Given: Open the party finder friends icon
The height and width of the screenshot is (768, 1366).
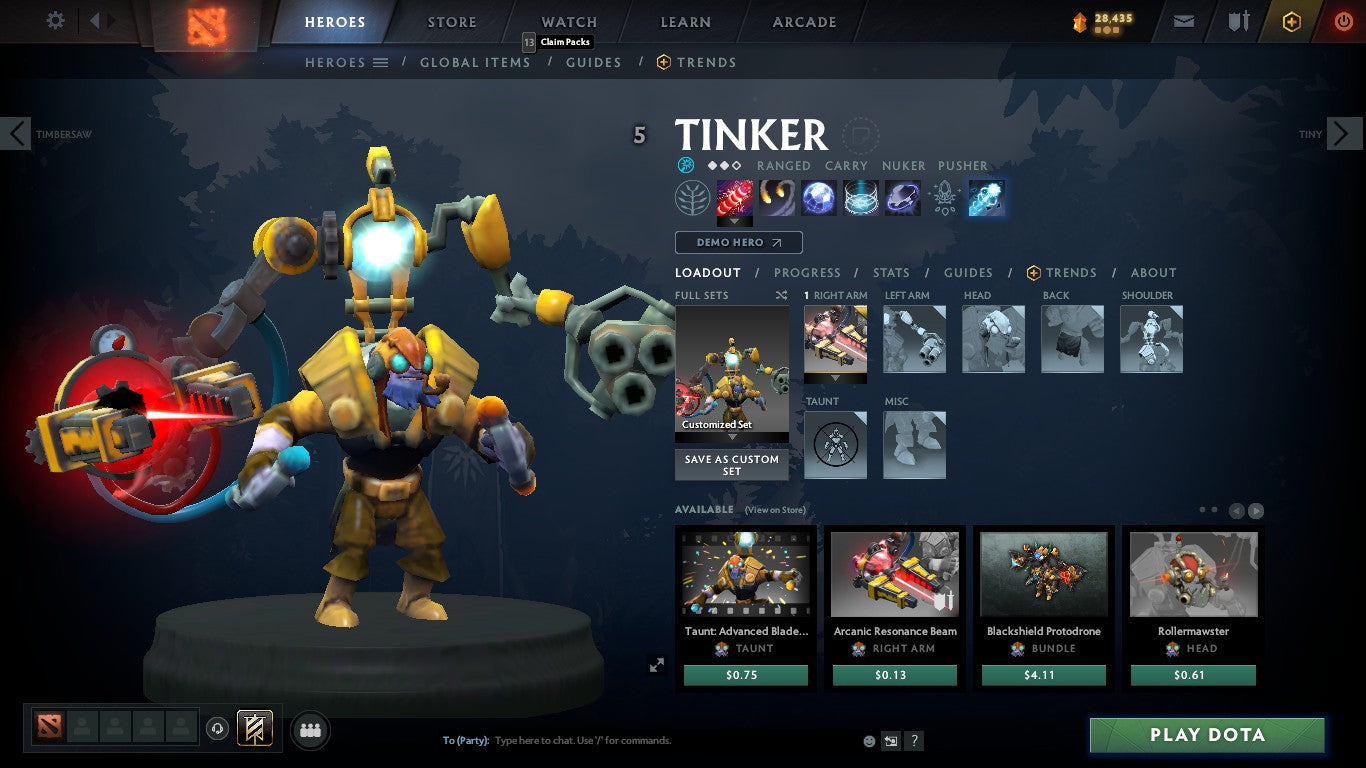Looking at the screenshot, I should tap(310, 730).
